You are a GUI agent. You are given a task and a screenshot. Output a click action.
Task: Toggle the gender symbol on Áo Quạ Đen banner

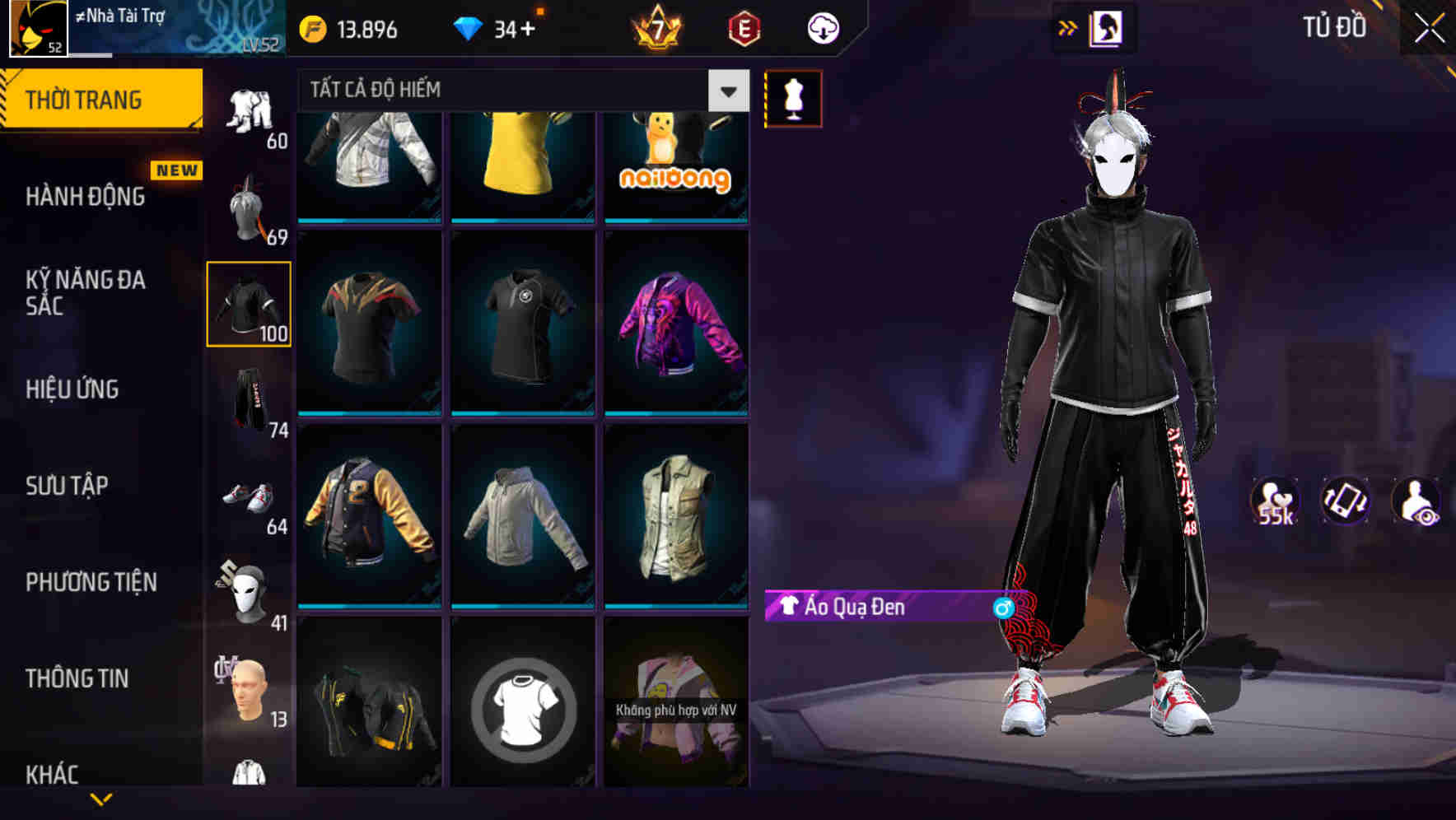1001,606
